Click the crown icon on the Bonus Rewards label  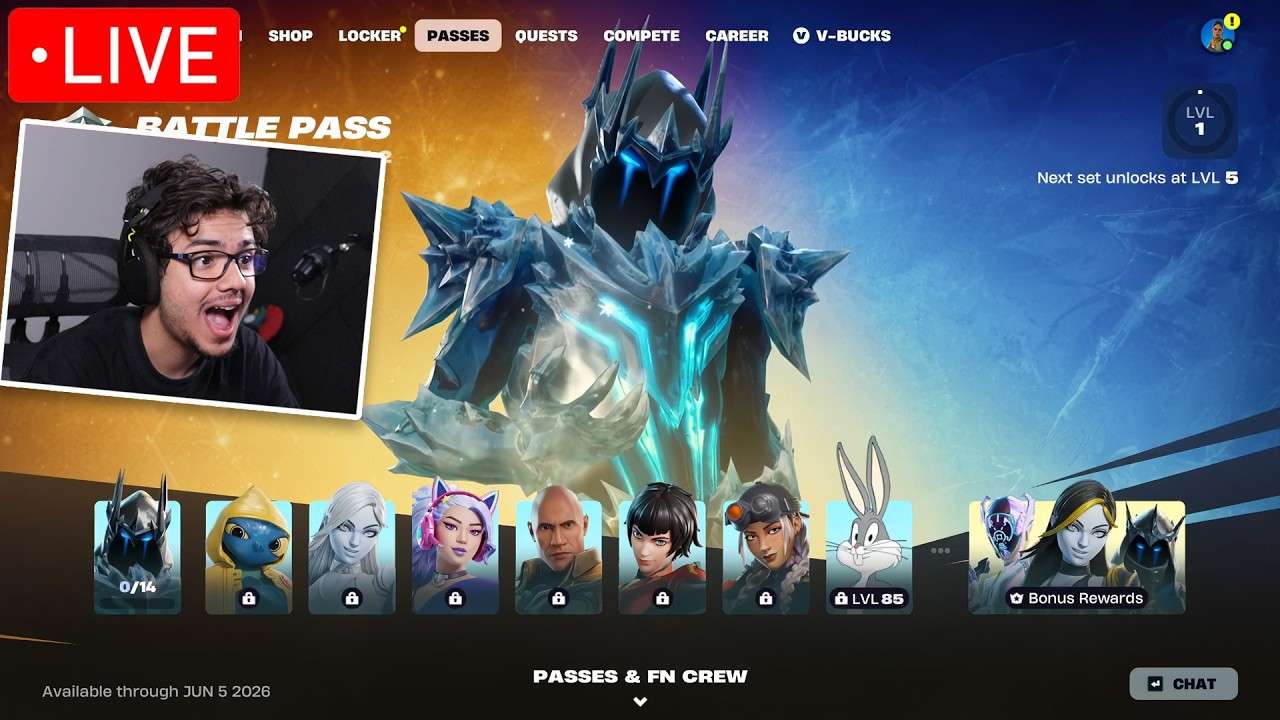1018,598
